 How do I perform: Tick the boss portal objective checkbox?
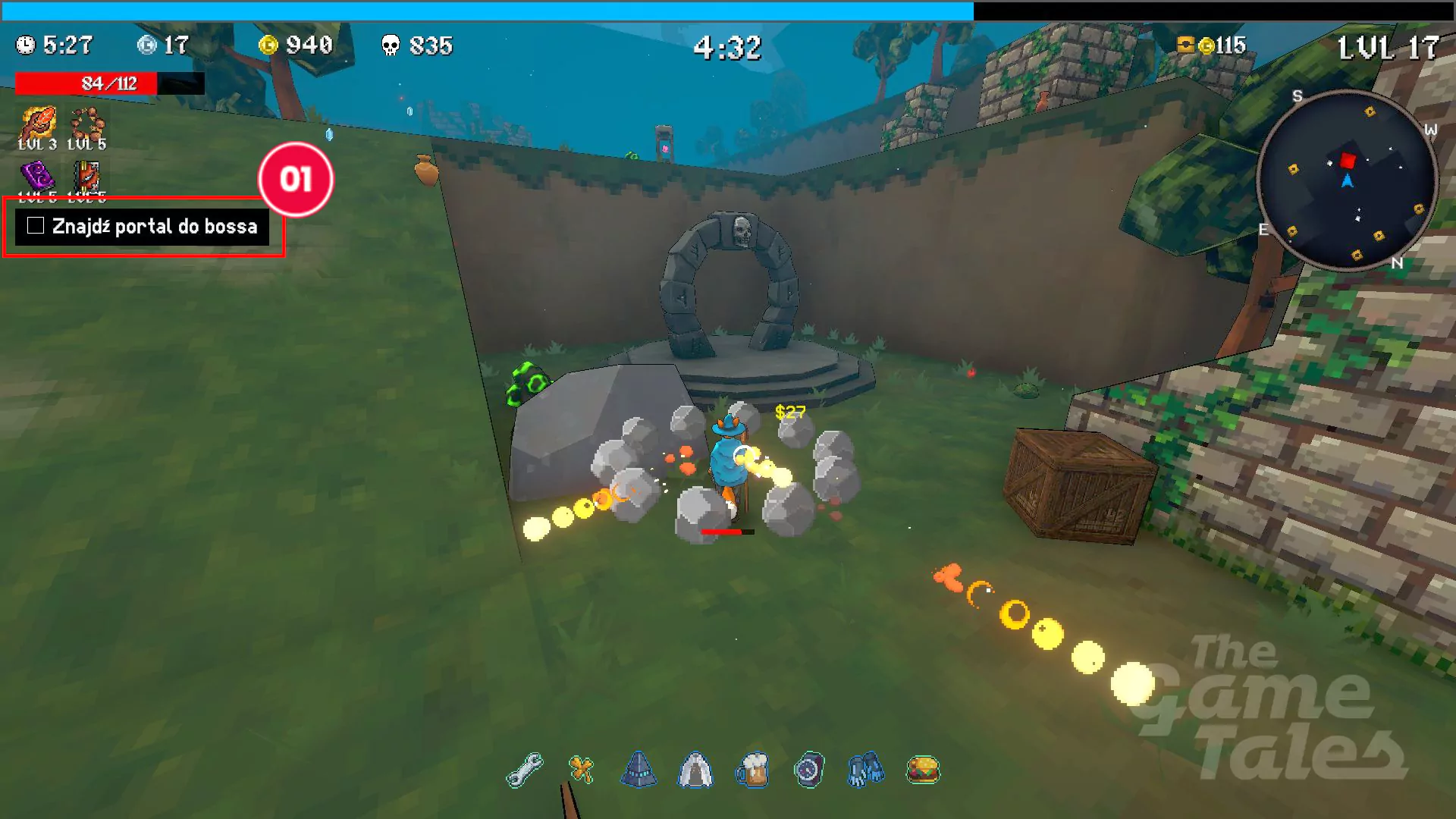[x=36, y=226]
